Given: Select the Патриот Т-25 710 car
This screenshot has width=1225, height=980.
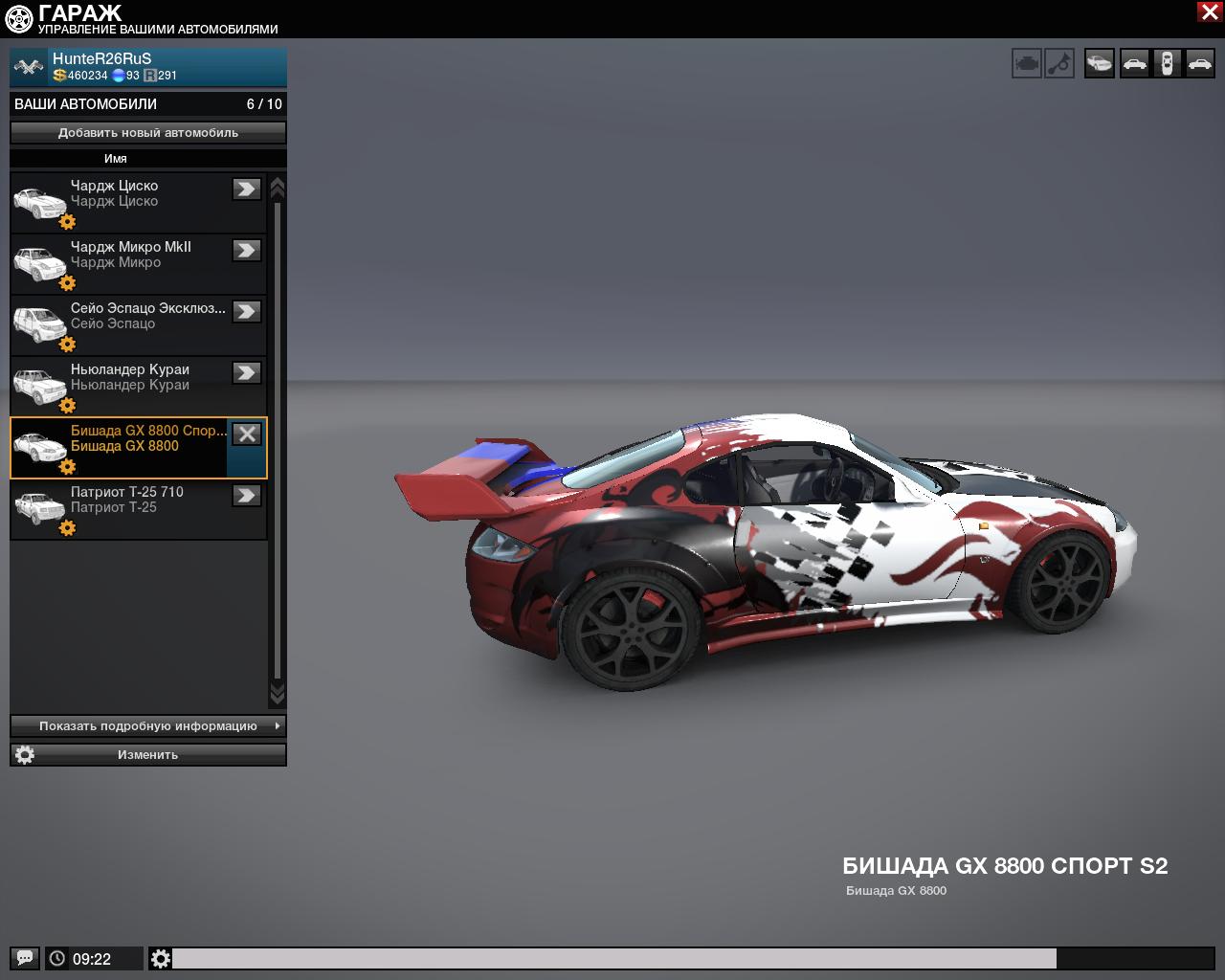Looking at the screenshot, I should (x=124, y=507).
